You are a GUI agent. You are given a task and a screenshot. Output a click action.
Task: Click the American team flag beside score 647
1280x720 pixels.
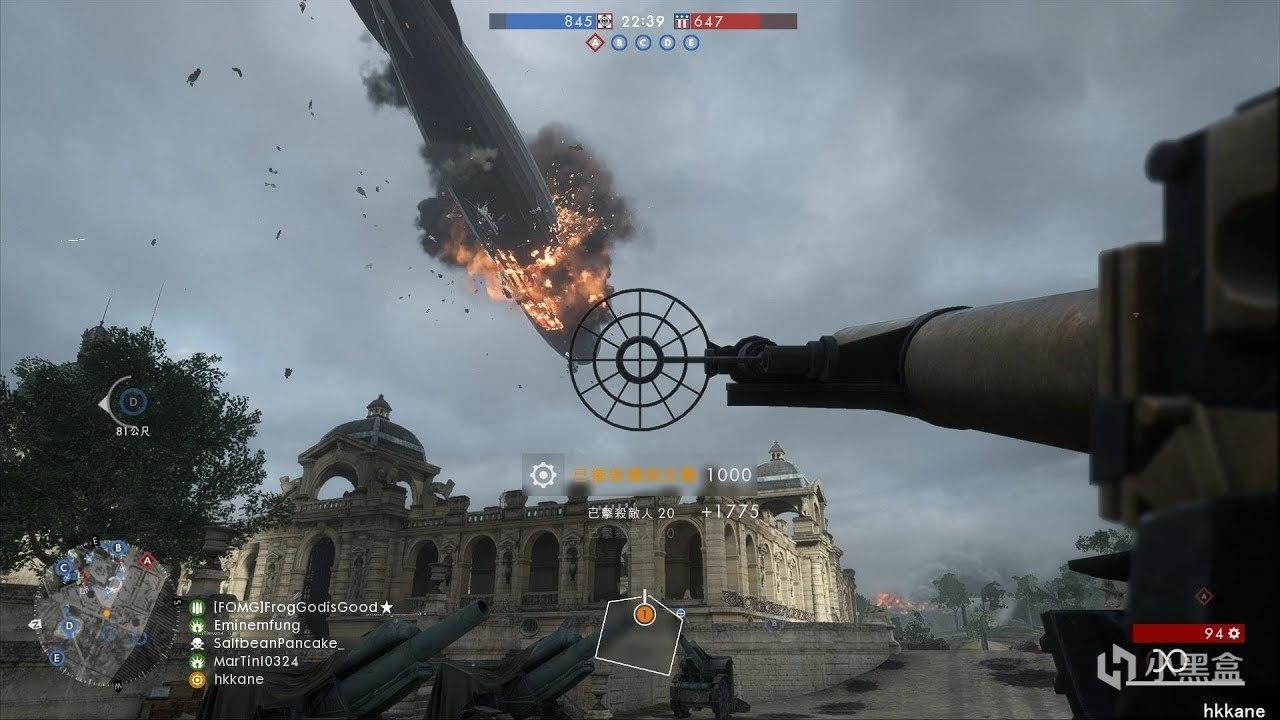(x=682, y=21)
